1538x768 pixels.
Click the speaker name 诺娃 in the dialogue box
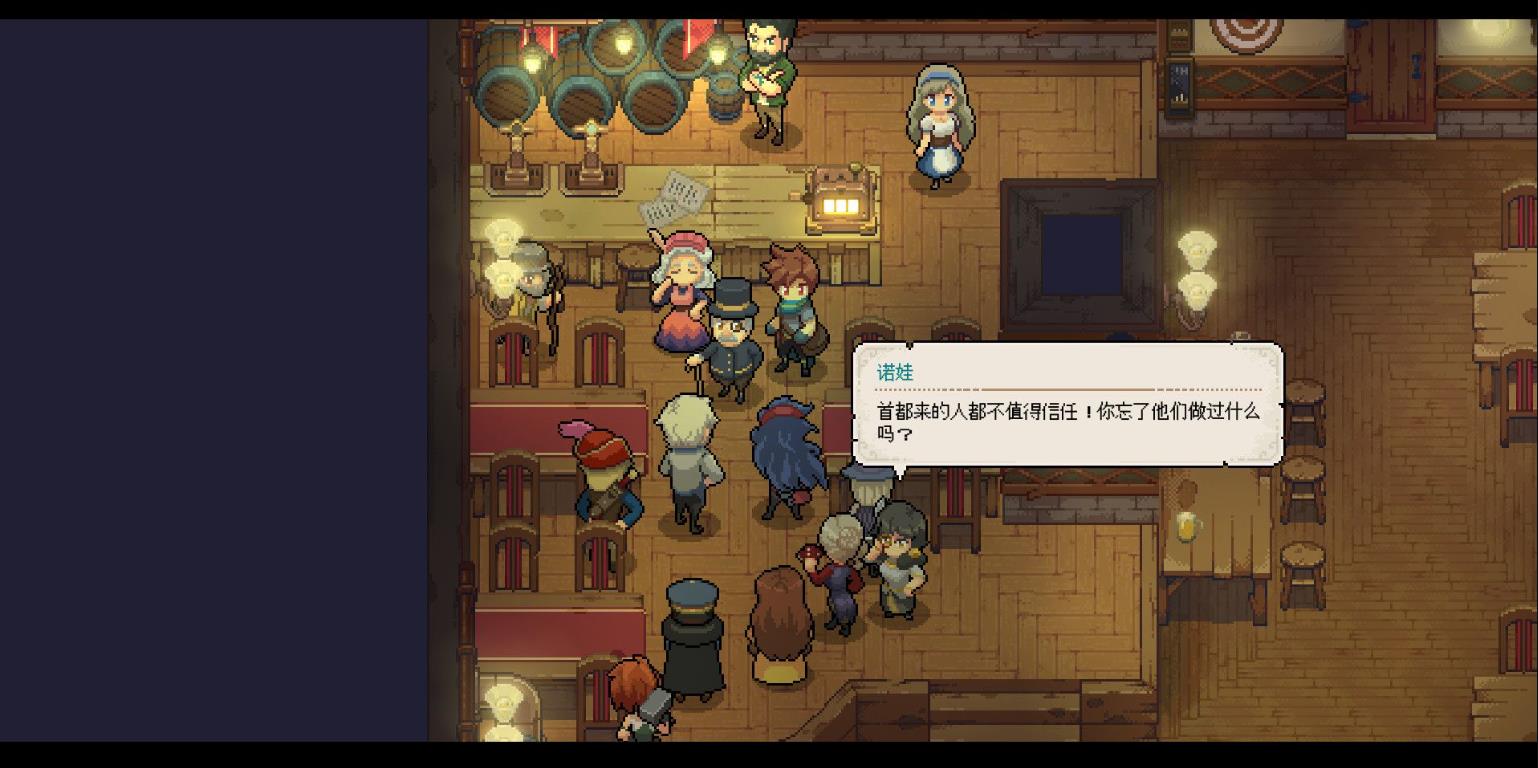(x=895, y=370)
